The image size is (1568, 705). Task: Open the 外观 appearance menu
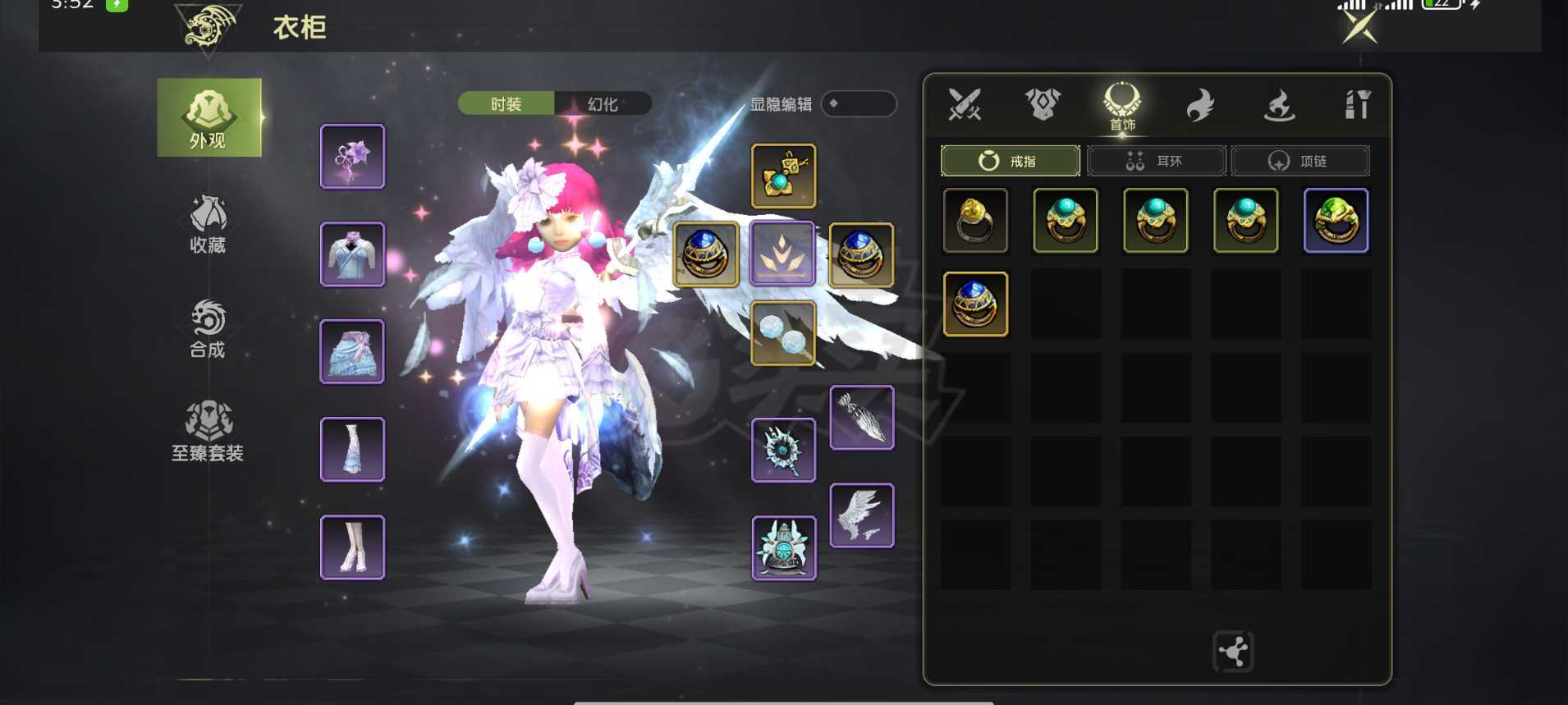click(x=209, y=118)
